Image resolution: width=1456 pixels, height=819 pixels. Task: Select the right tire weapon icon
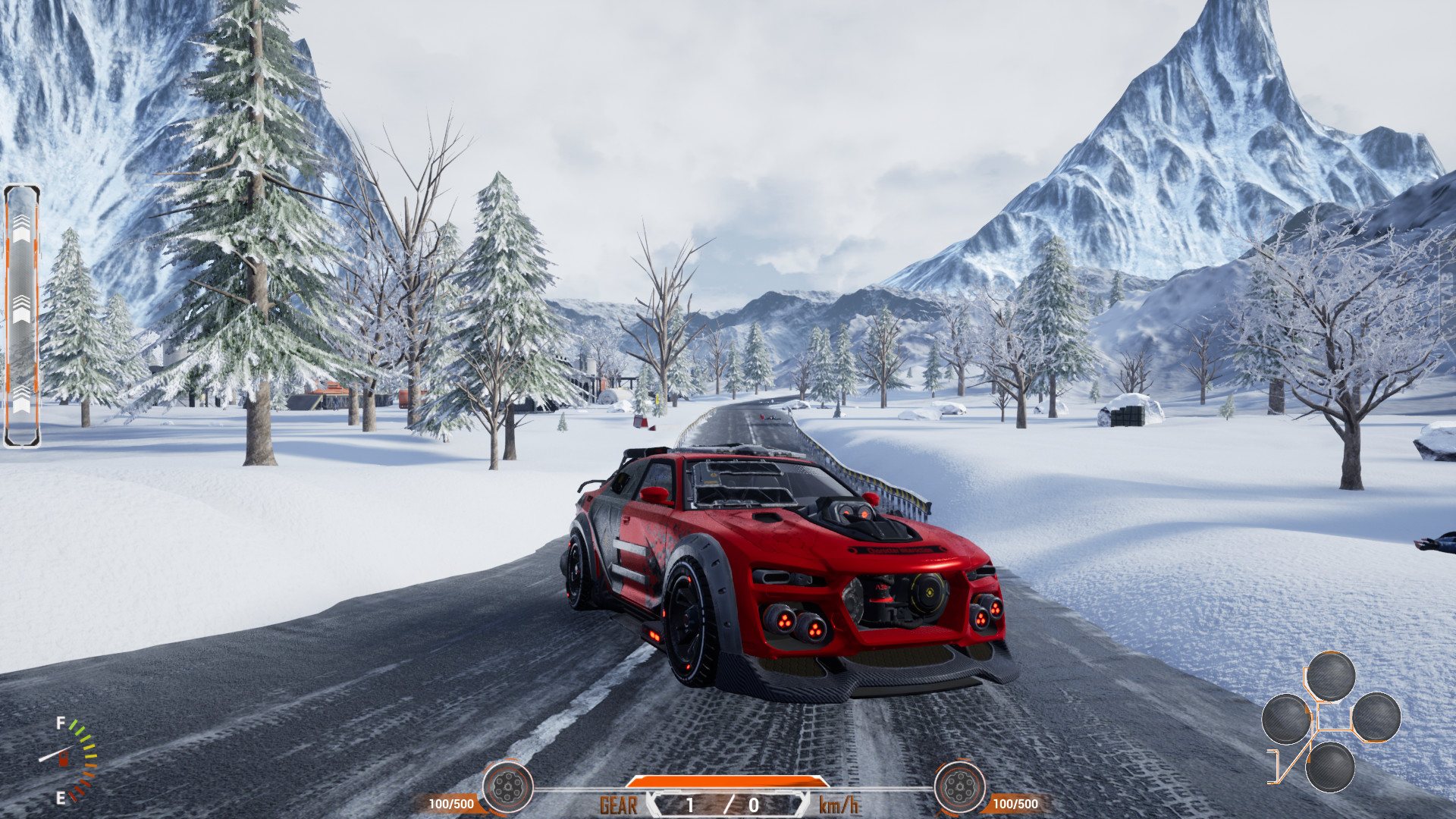click(958, 787)
